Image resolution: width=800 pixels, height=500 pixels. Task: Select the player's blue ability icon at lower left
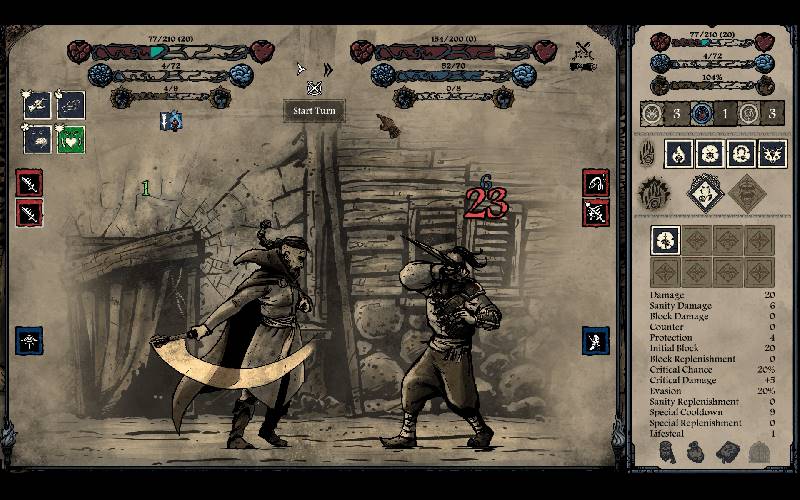(29, 341)
